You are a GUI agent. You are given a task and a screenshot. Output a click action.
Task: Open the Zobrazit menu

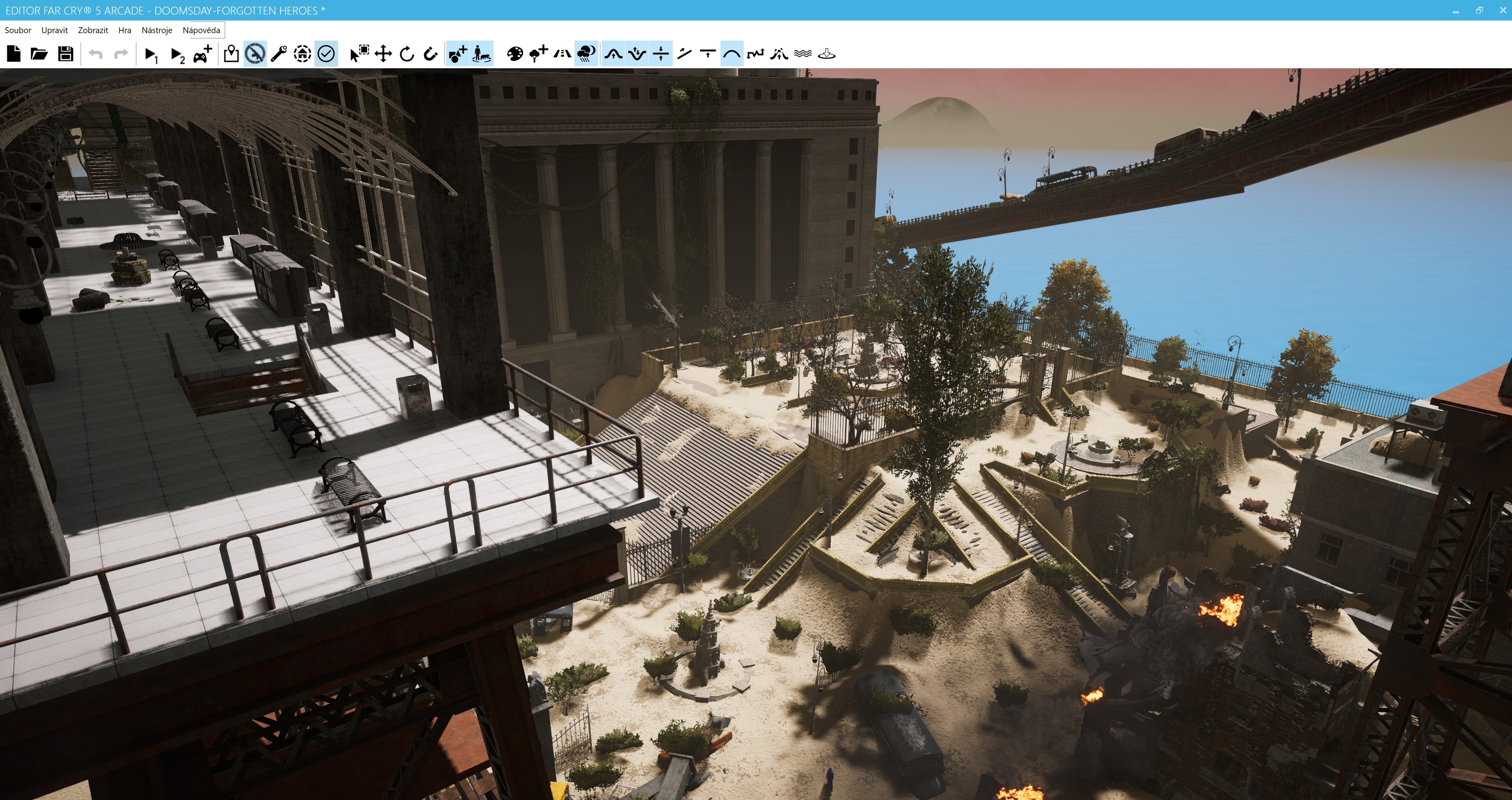93,30
